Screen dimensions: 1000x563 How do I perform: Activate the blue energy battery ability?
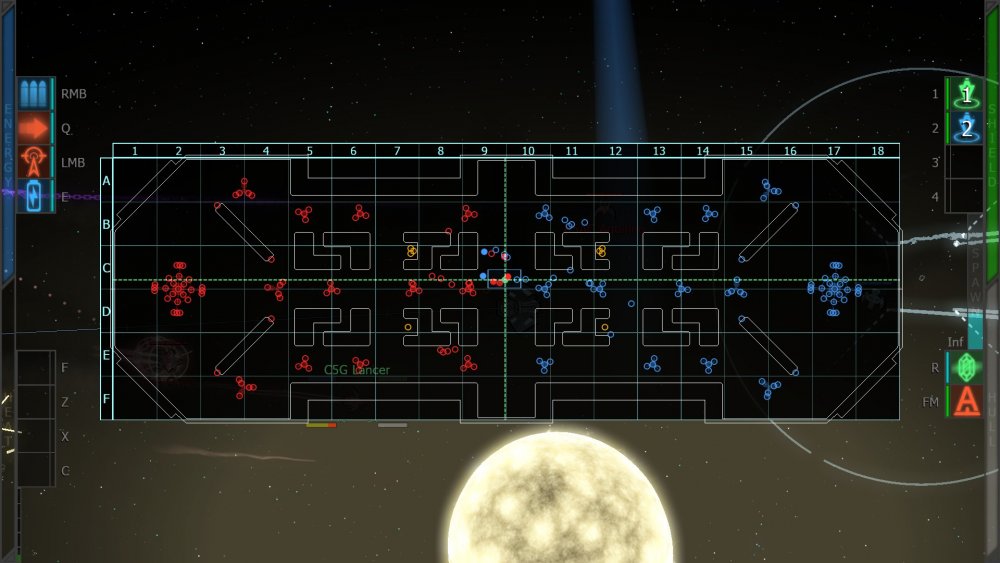click(x=35, y=195)
